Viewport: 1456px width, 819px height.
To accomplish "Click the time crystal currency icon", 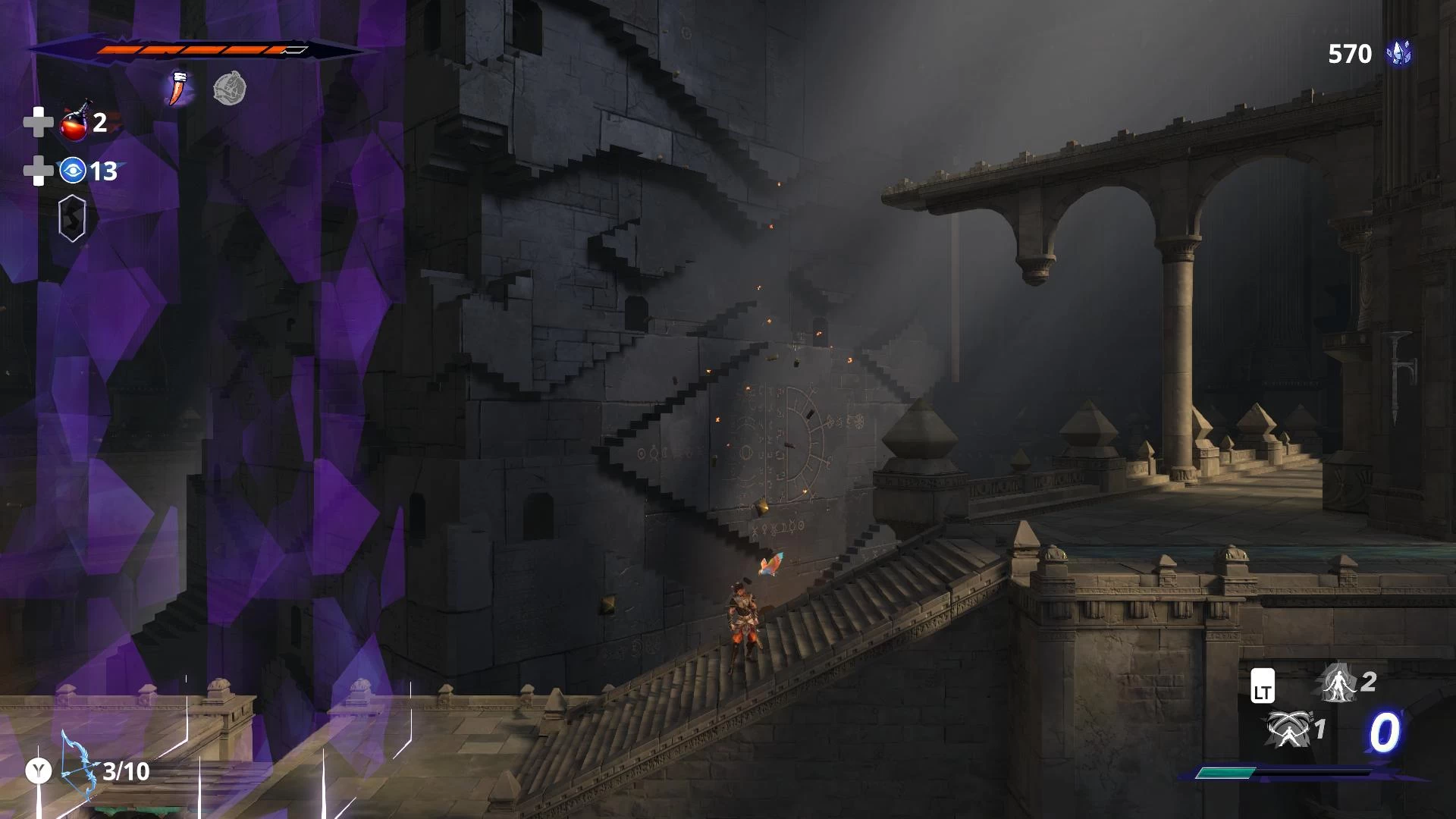I will pyautogui.click(x=1399, y=53).
